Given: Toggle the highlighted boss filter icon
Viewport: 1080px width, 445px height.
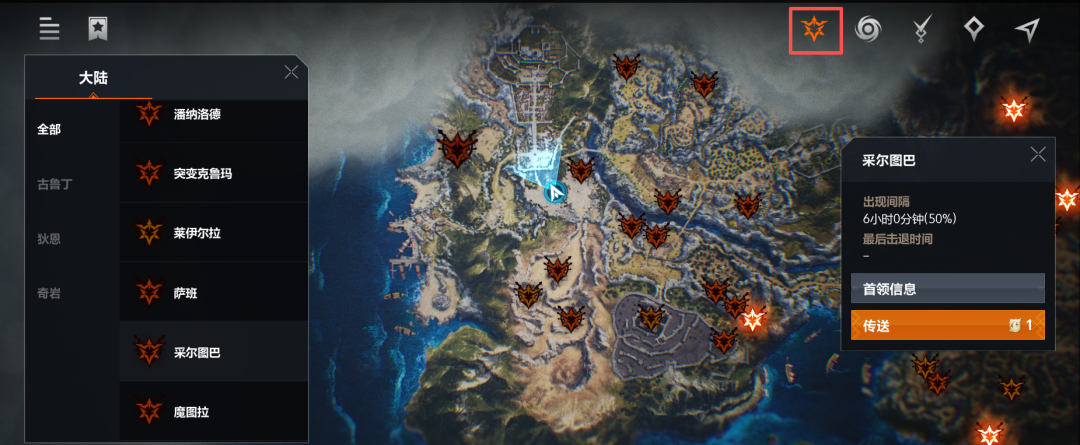Looking at the screenshot, I should tap(815, 30).
